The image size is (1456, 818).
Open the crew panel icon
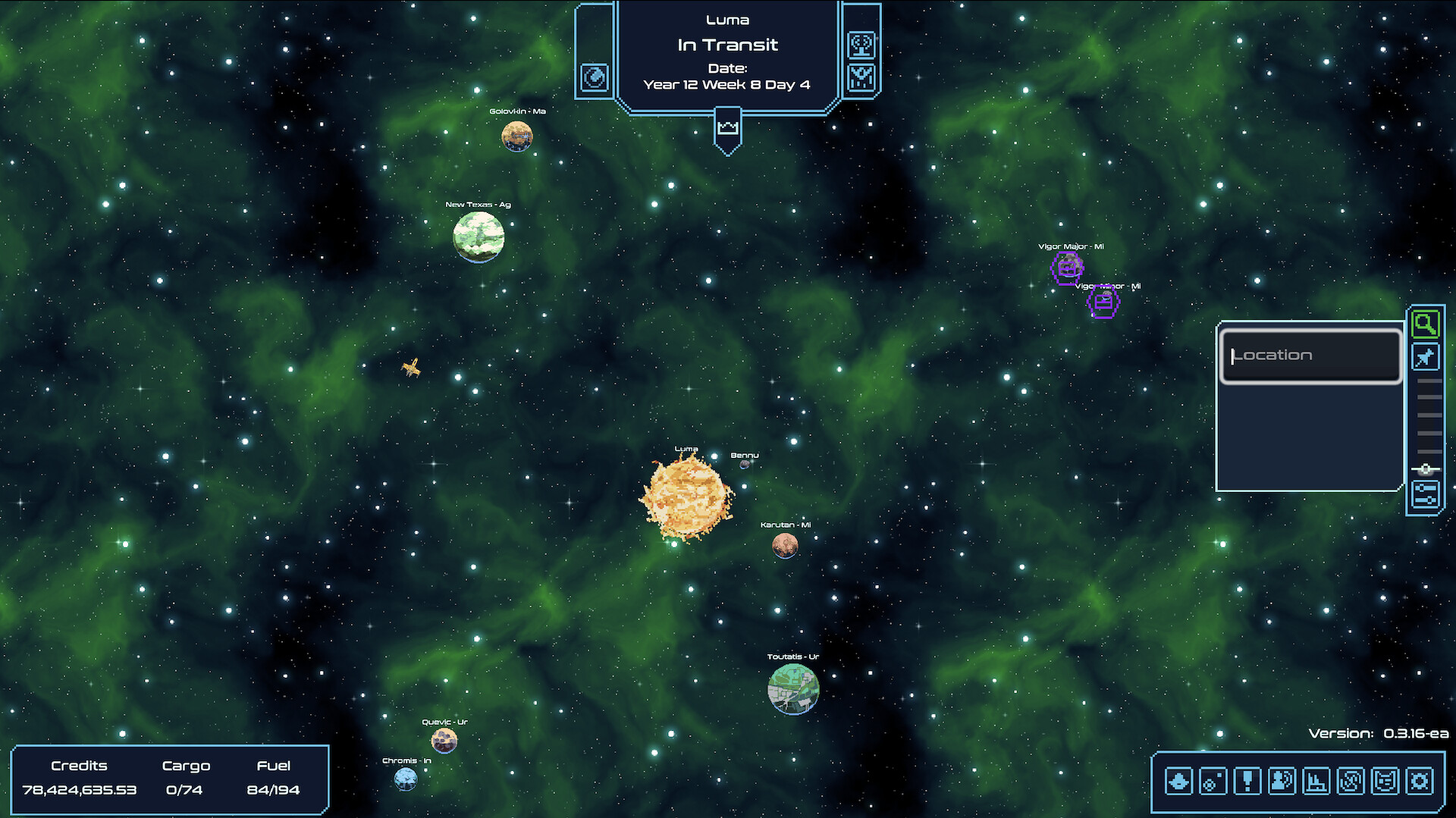(x=1280, y=780)
